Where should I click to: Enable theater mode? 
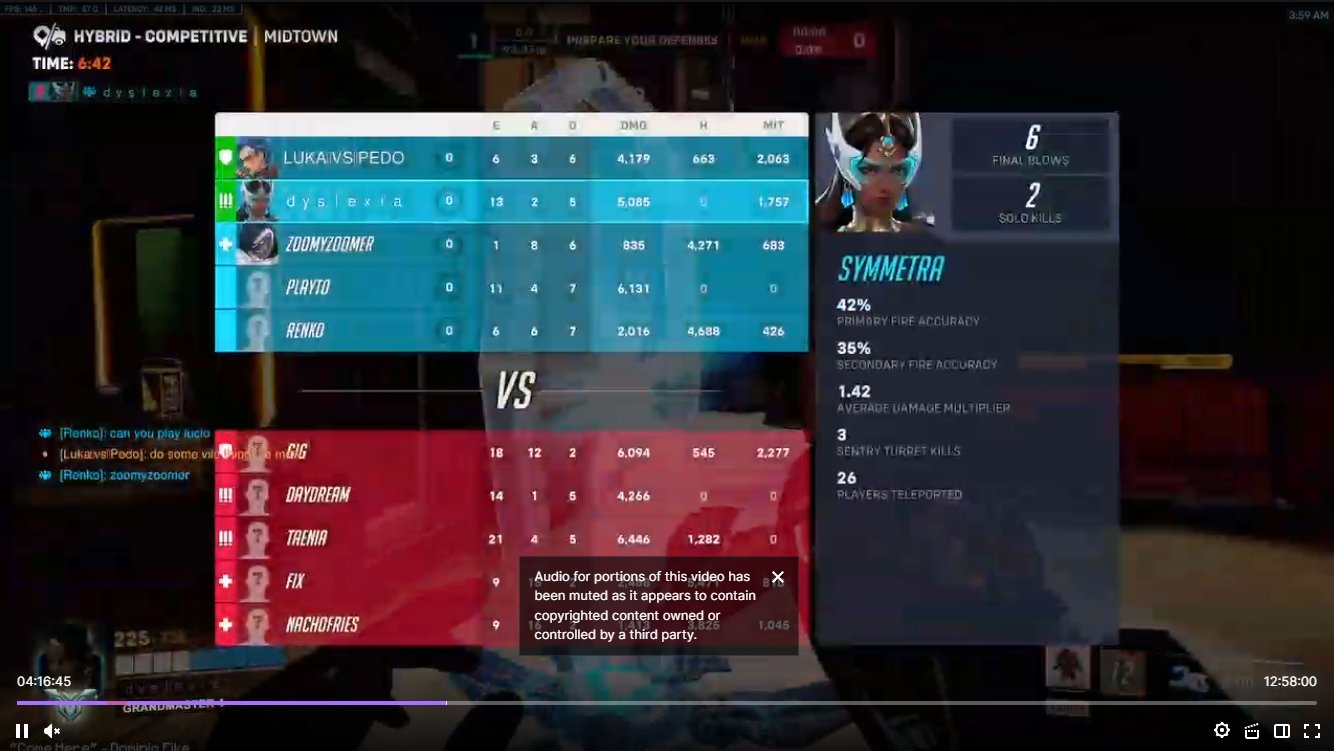(1281, 730)
